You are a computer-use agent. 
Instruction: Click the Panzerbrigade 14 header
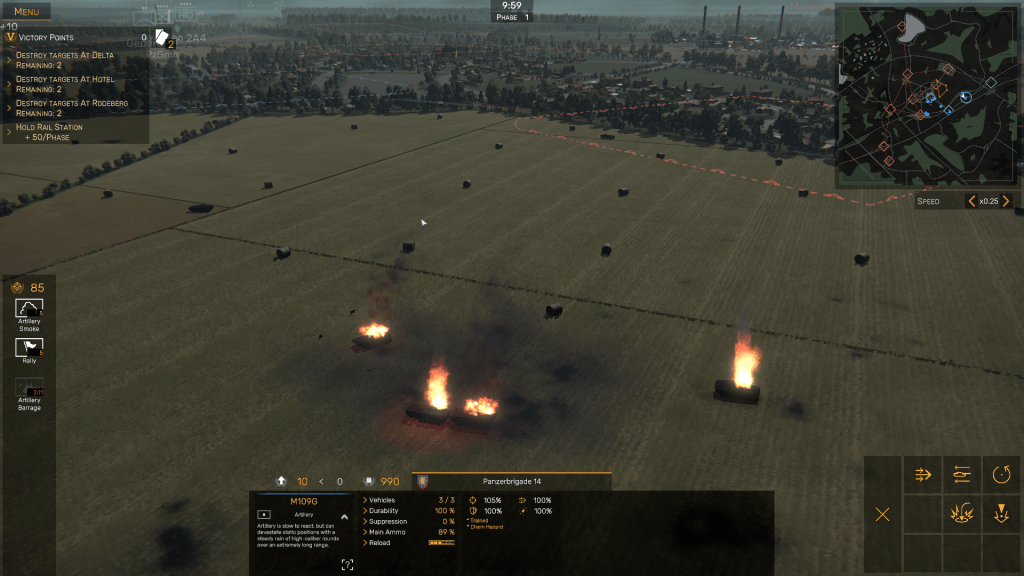pyautogui.click(x=510, y=481)
